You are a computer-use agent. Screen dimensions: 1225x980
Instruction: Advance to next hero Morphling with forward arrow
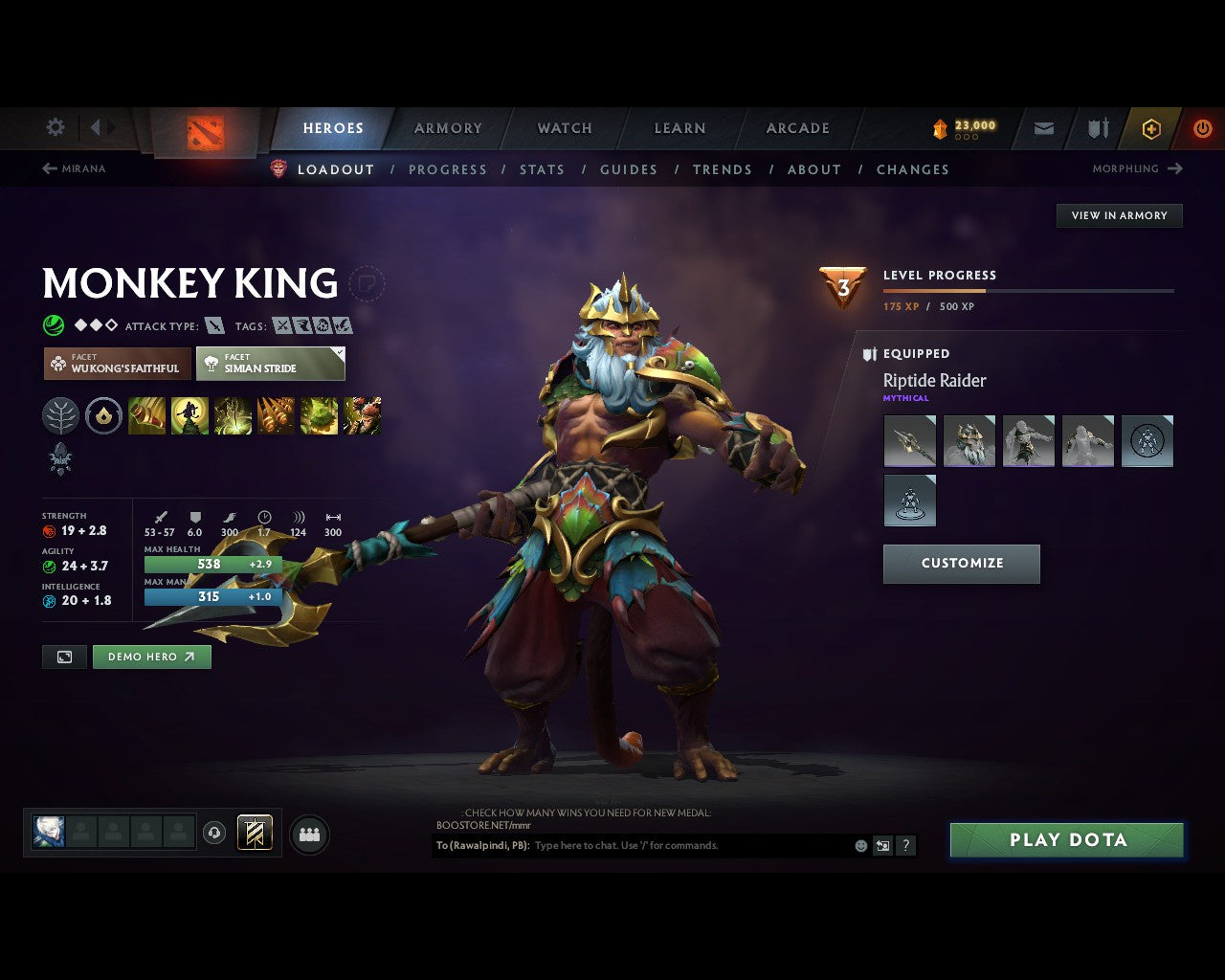(x=1173, y=168)
